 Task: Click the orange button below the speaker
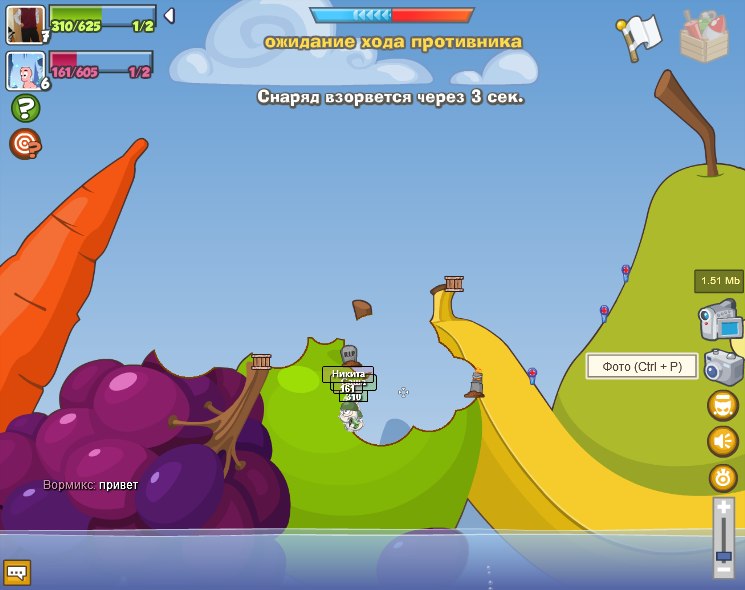coord(723,477)
